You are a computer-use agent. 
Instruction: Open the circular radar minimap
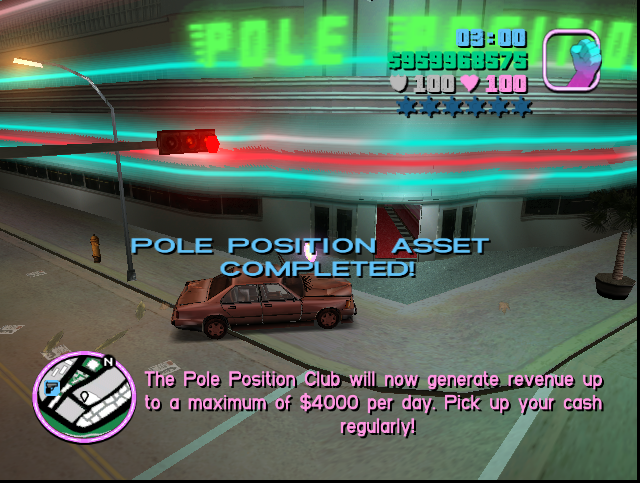tap(84, 396)
